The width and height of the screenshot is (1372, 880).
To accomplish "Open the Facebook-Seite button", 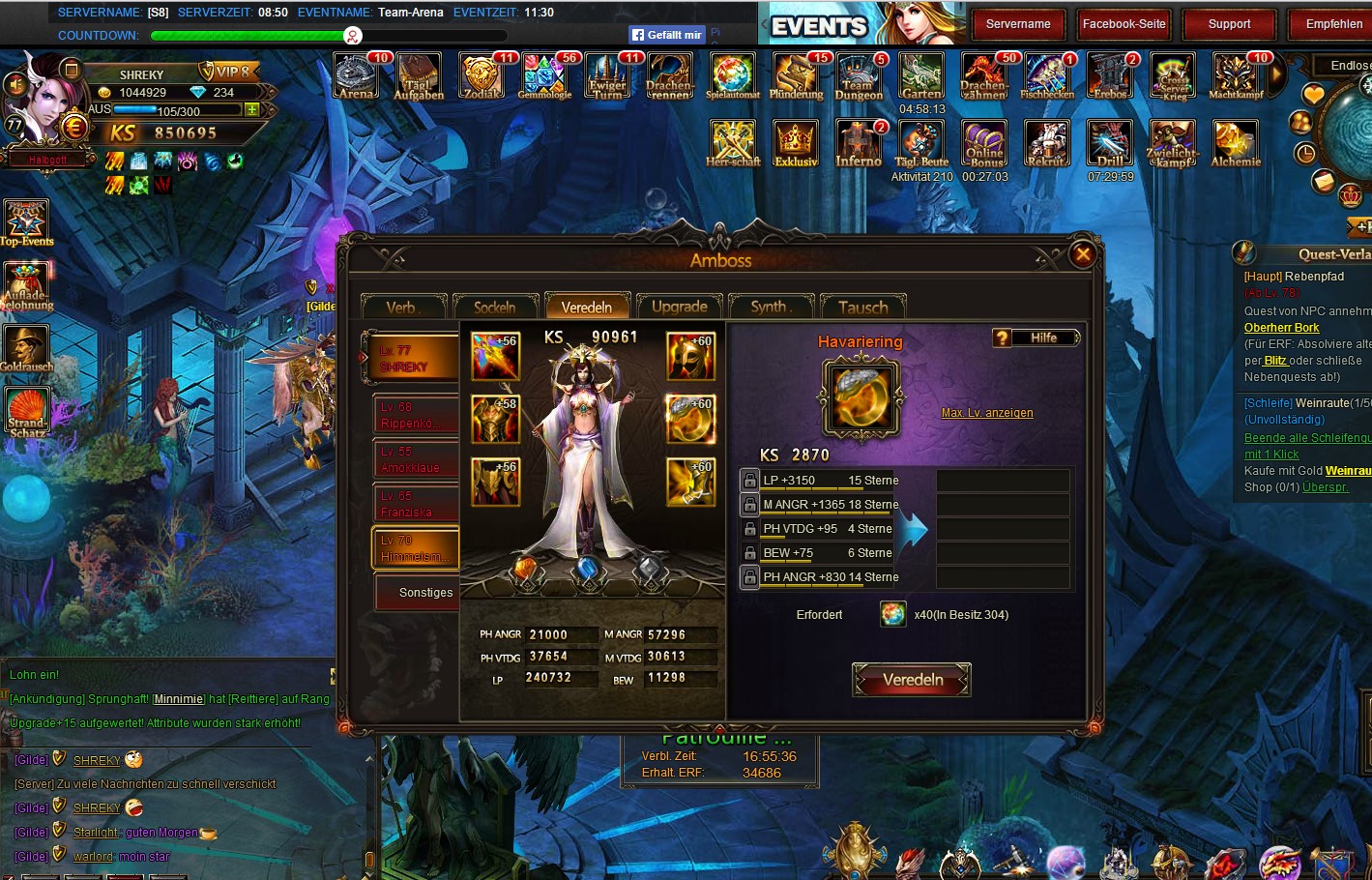I will [1124, 24].
